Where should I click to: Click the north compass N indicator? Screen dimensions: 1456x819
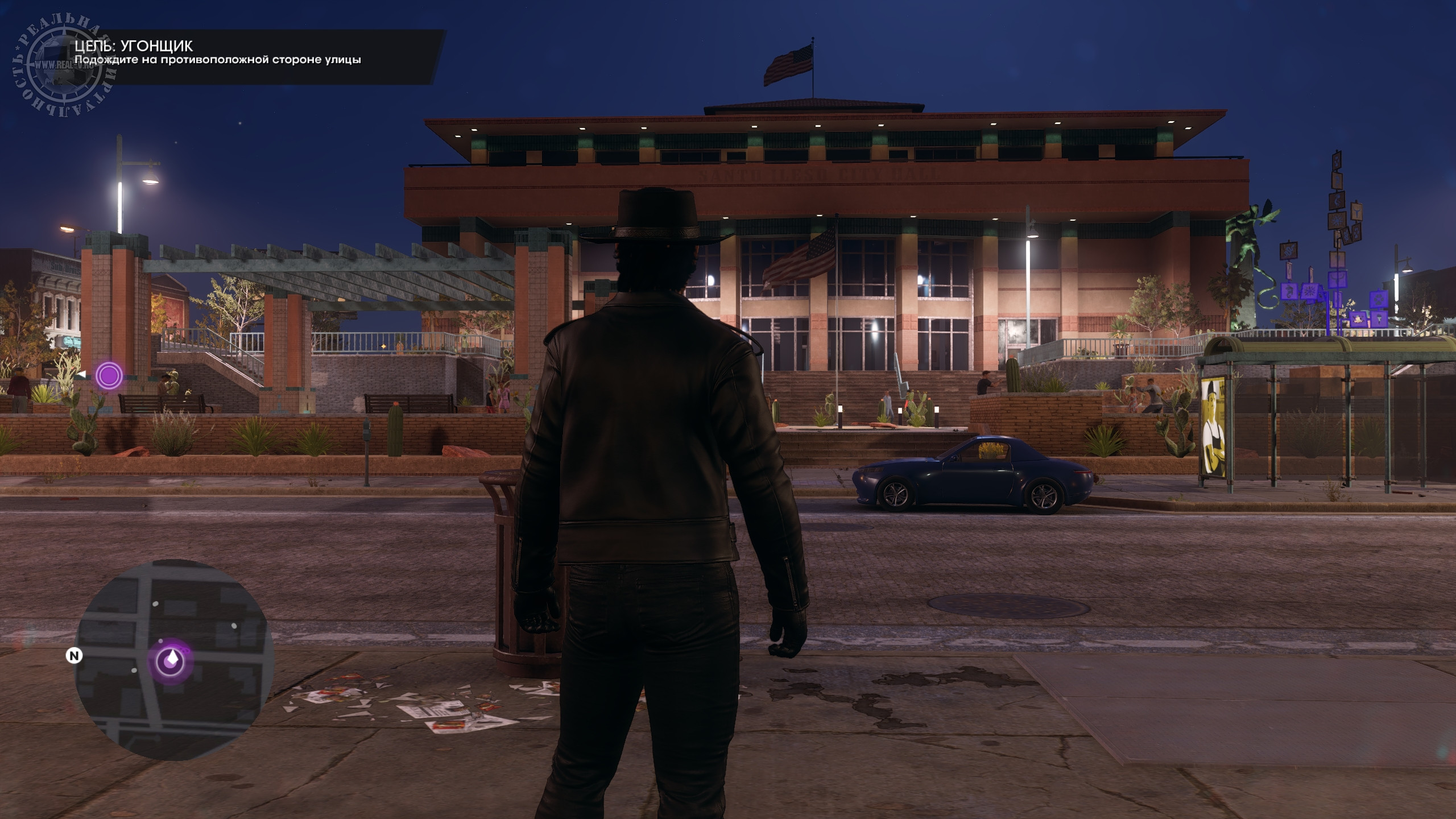pos(74,656)
